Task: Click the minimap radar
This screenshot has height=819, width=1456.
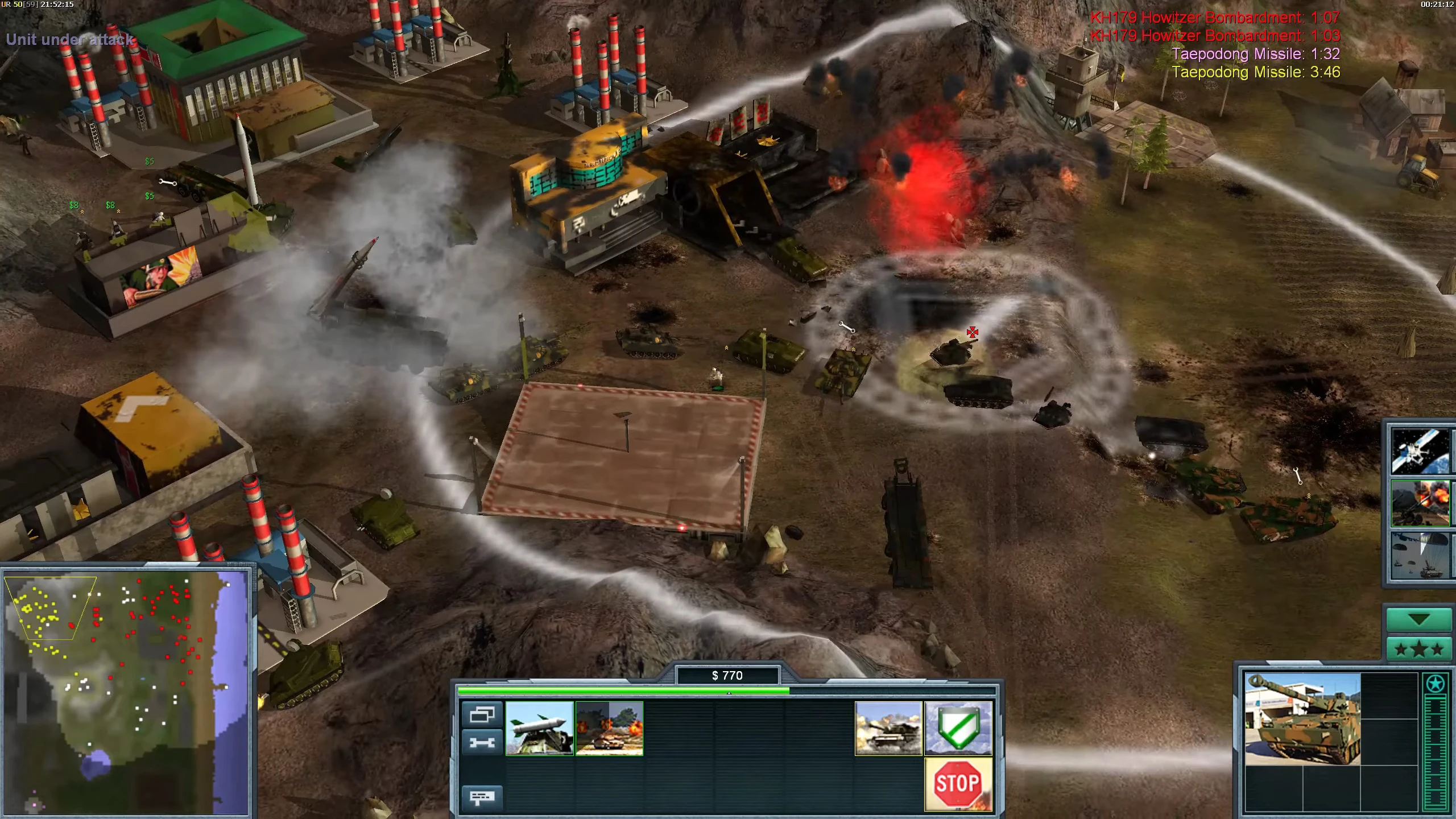Action: point(126,692)
